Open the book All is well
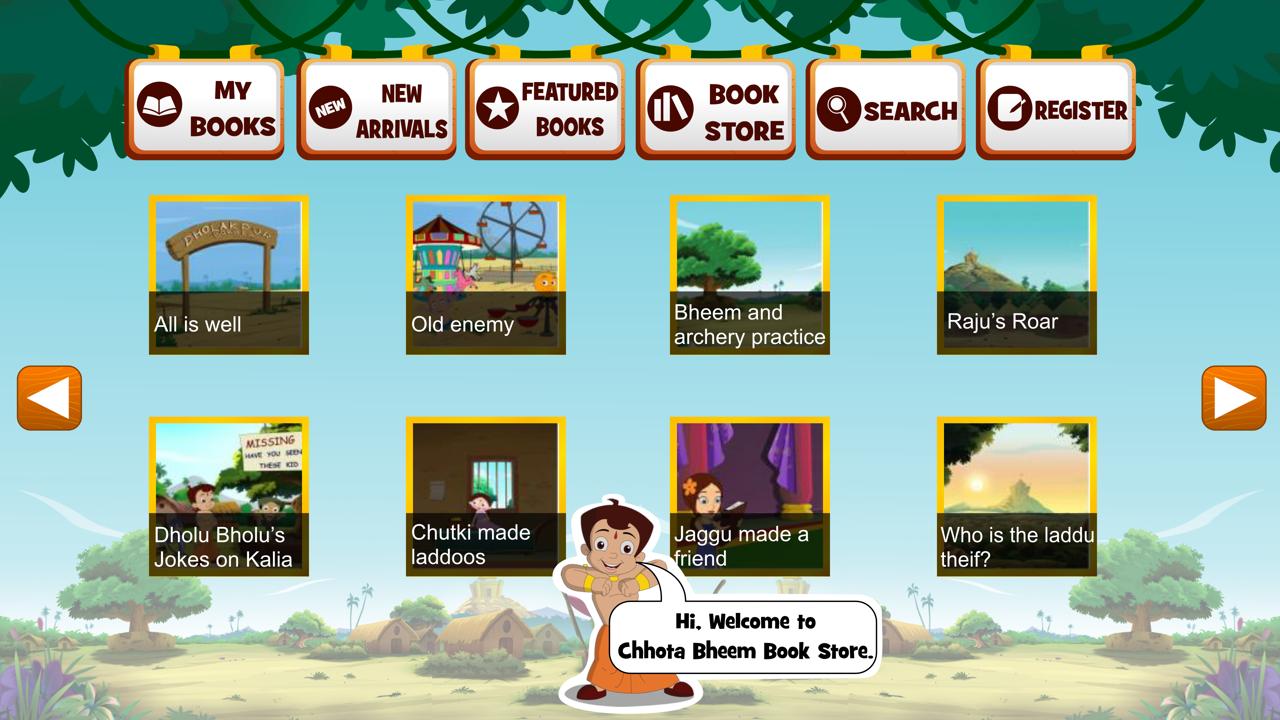This screenshot has height=720, width=1280. click(x=230, y=272)
